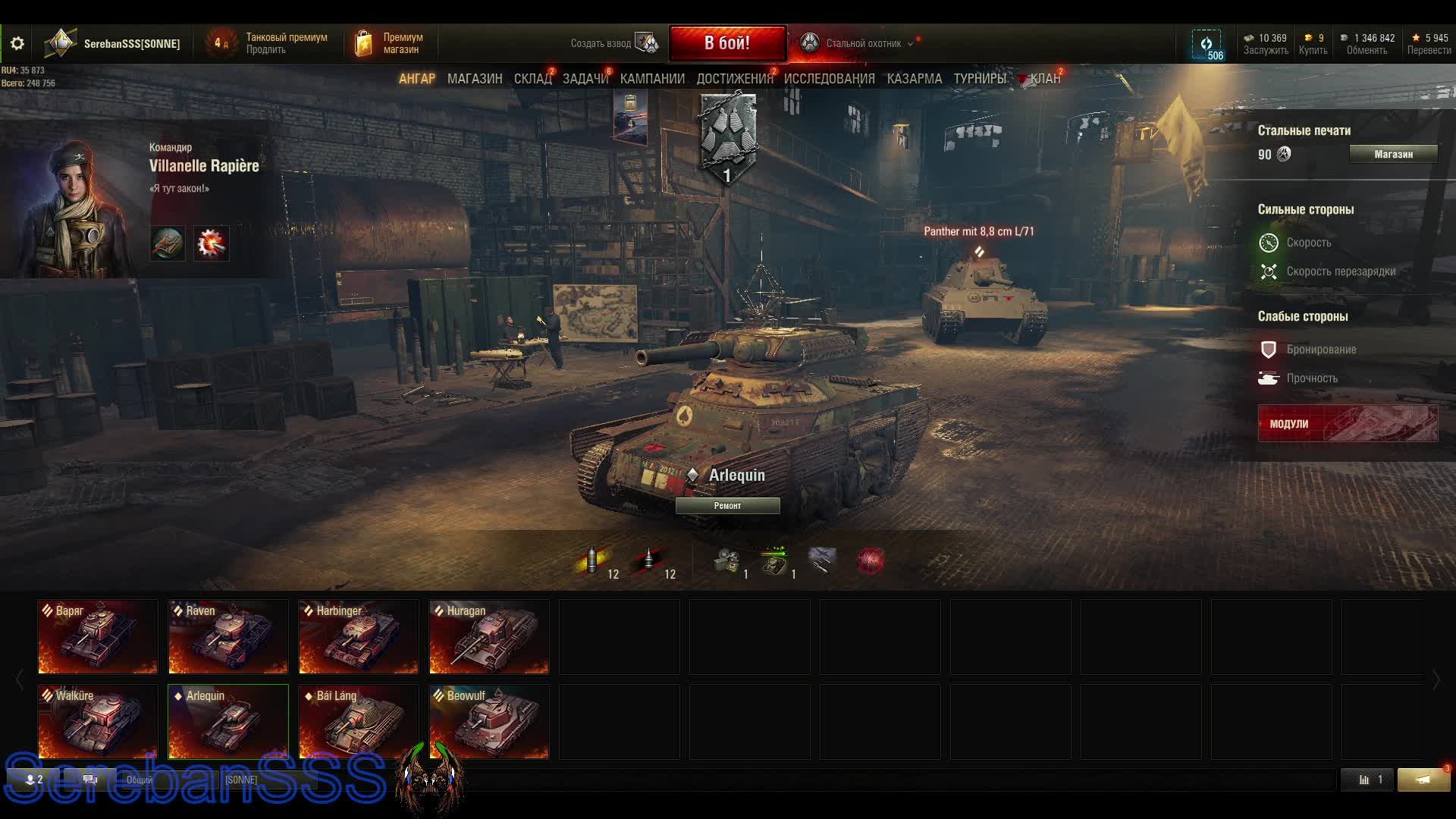Open settings via the gear icon
This screenshot has width=1456, height=819.
(17, 44)
